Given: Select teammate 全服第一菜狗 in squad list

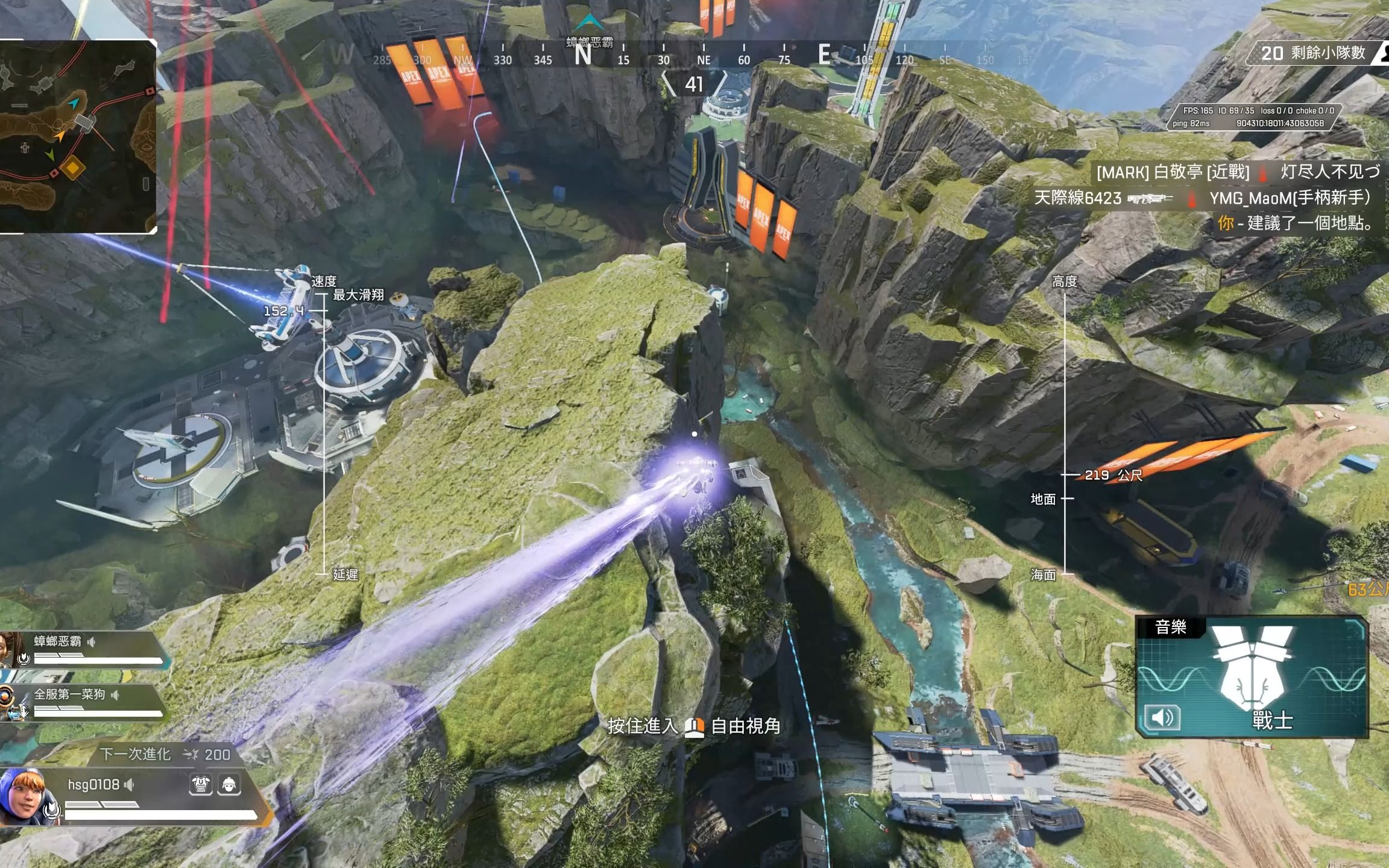Looking at the screenshot, I should (x=69, y=694).
